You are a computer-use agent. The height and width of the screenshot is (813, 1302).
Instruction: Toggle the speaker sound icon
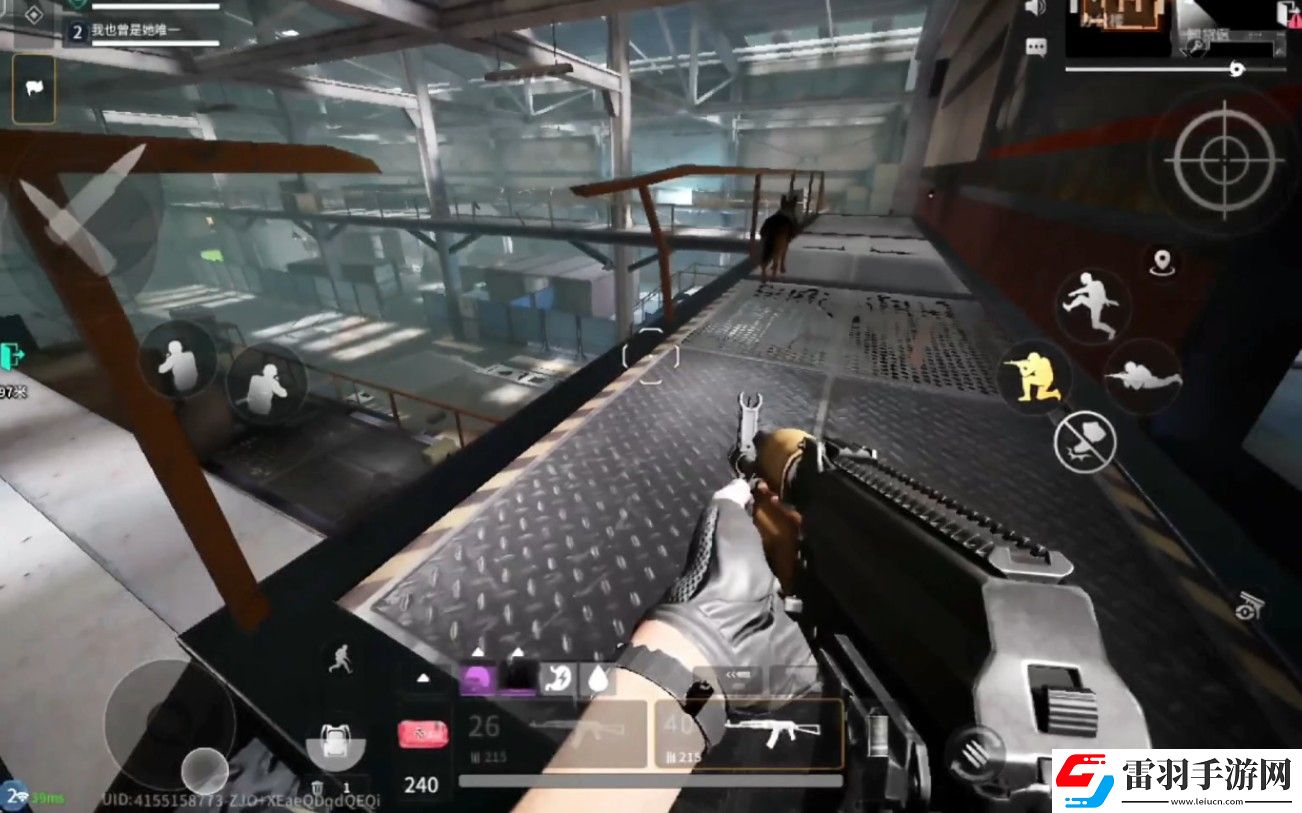(1034, 8)
